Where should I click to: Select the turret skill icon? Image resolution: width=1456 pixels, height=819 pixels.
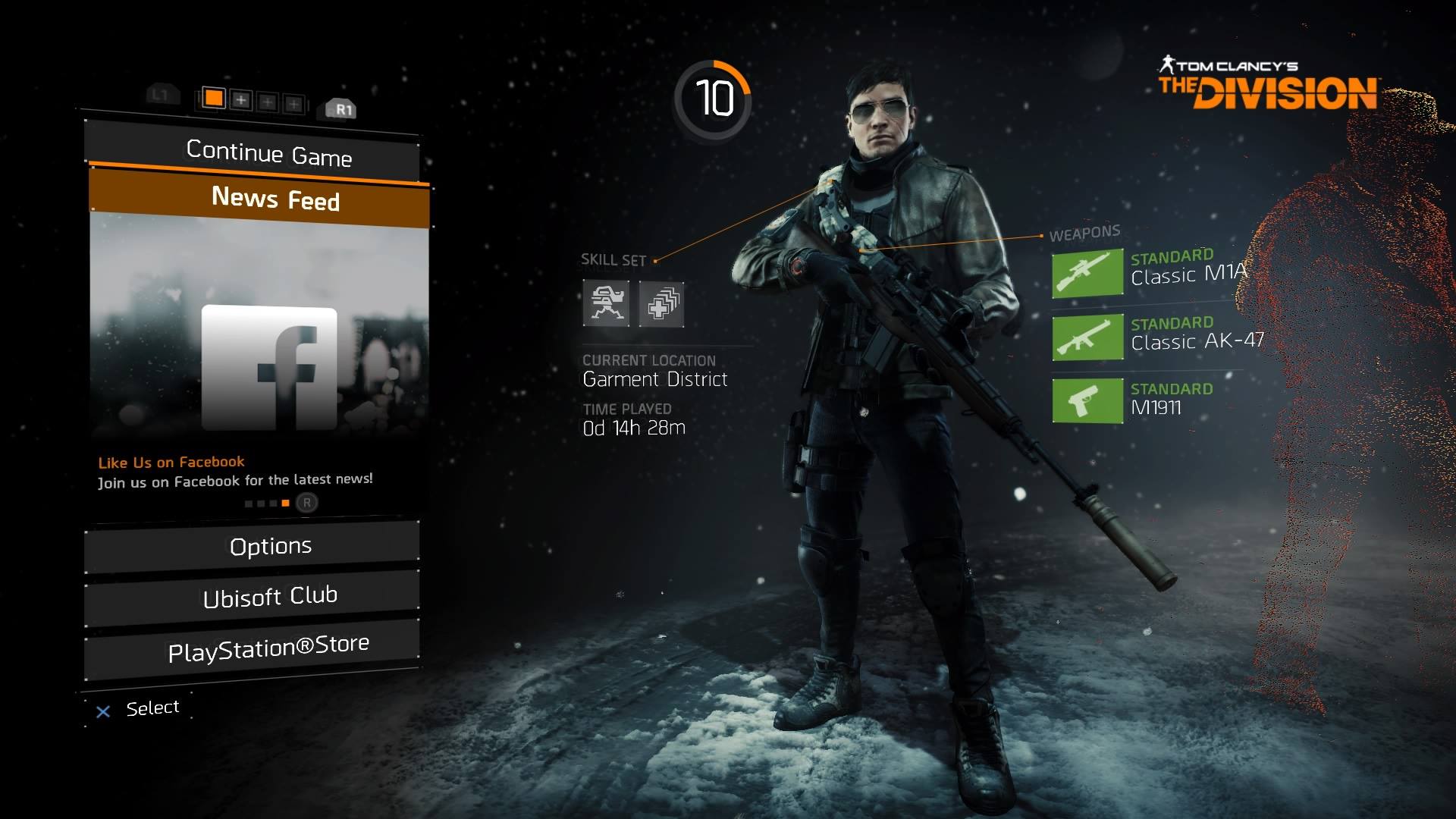click(606, 303)
